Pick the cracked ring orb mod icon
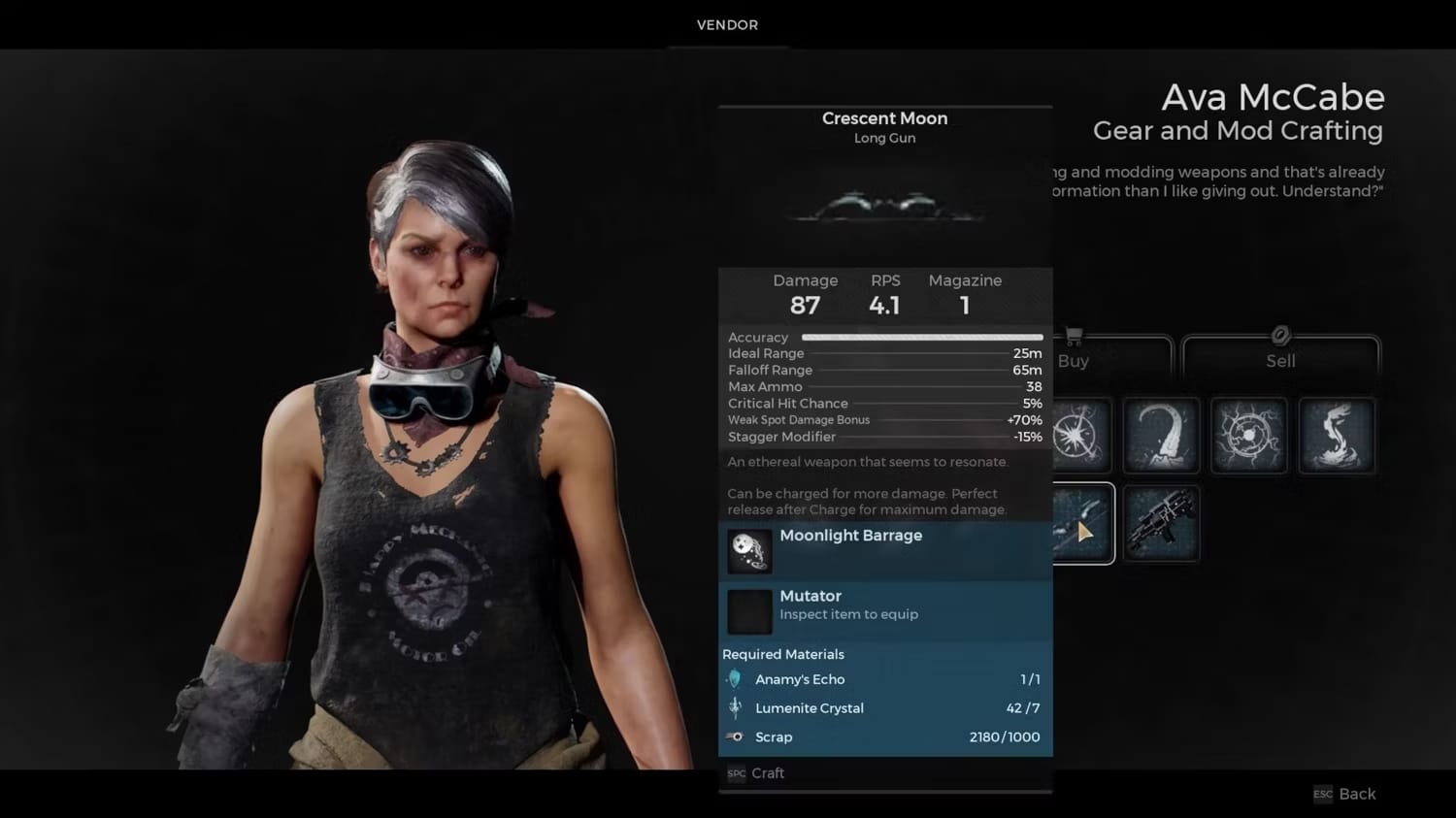The image size is (1456, 818). (1249, 436)
